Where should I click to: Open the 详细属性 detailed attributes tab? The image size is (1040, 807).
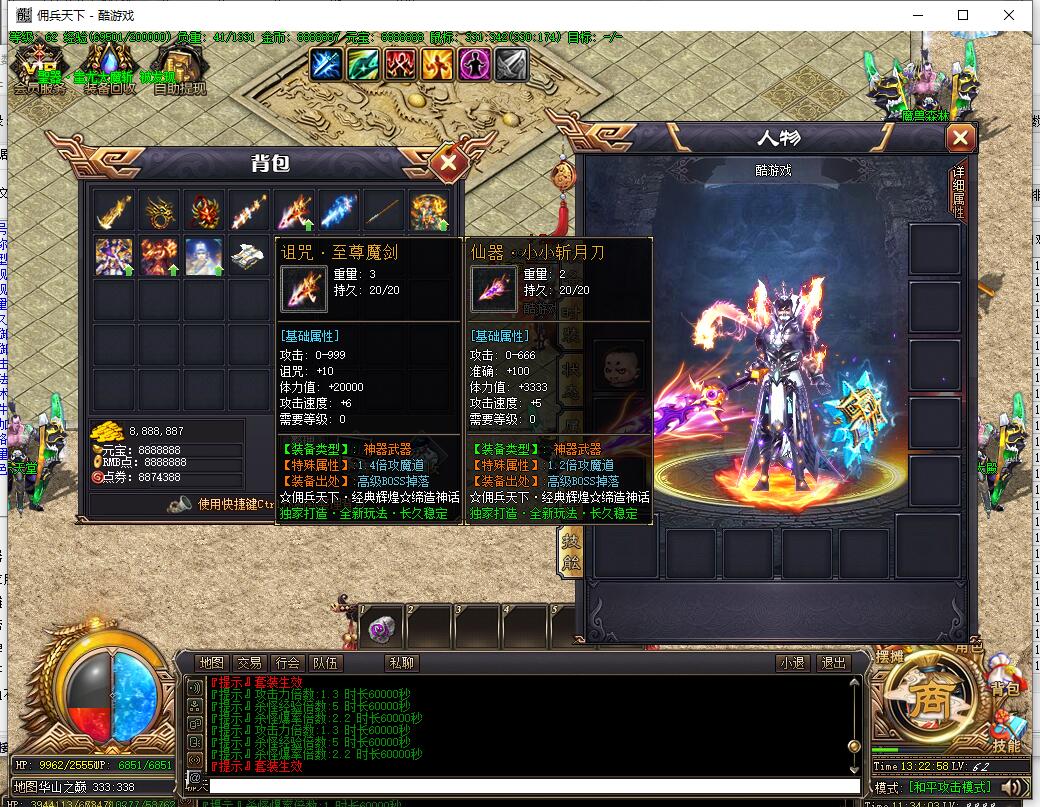click(957, 192)
